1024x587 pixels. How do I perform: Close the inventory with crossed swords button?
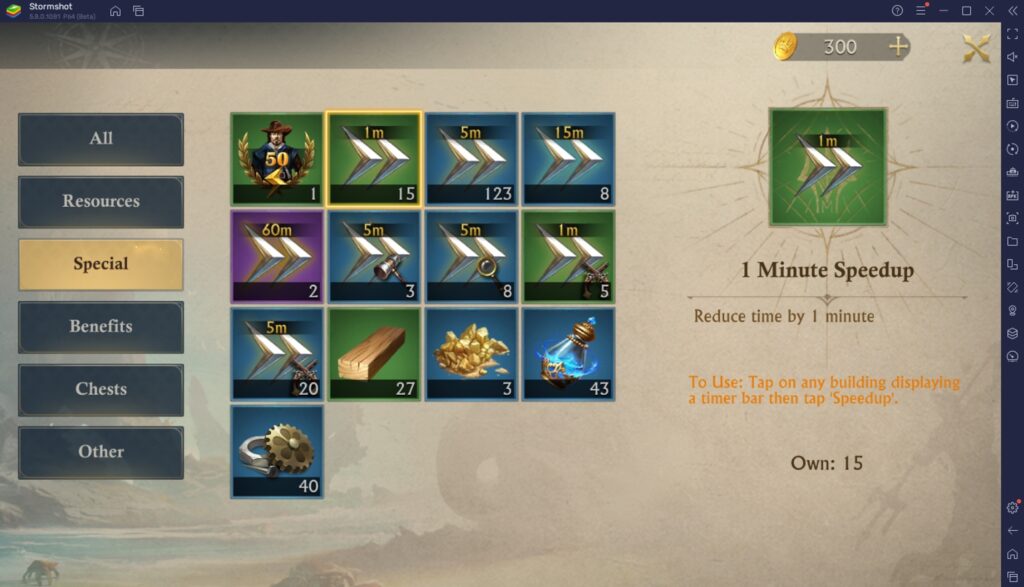click(x=976, y=48)
